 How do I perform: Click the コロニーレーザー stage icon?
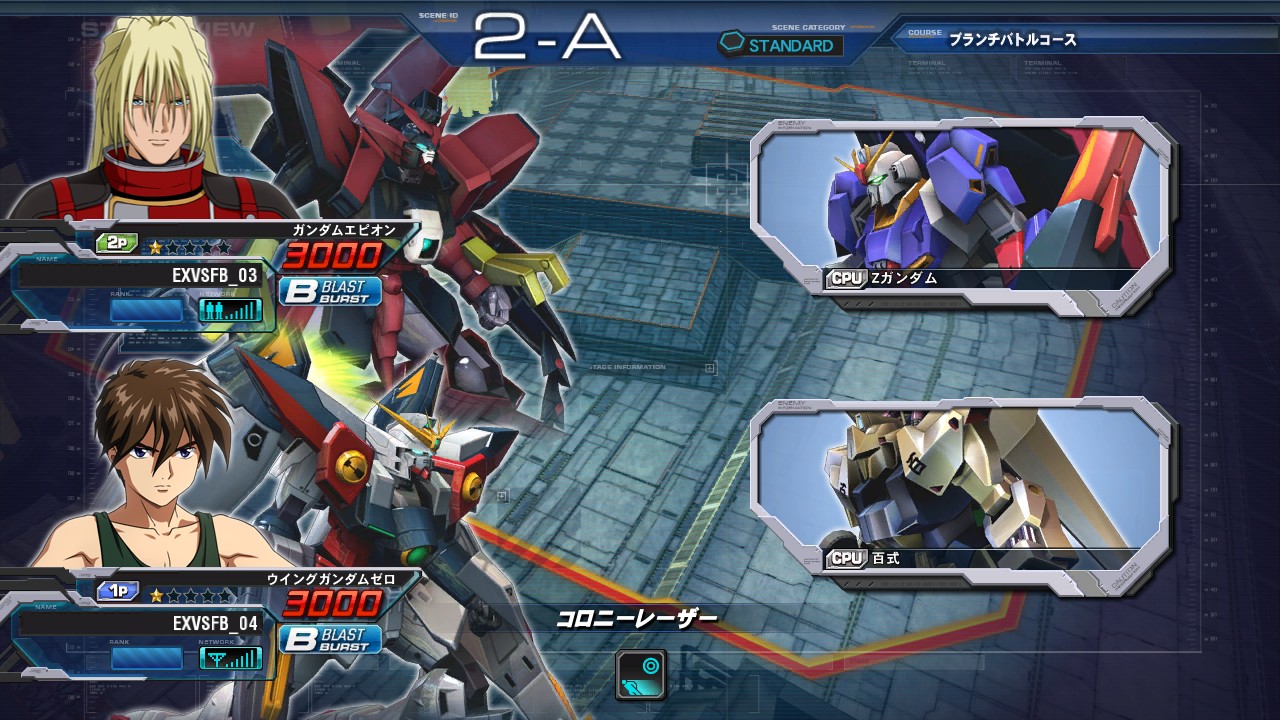tap(641, 673)
